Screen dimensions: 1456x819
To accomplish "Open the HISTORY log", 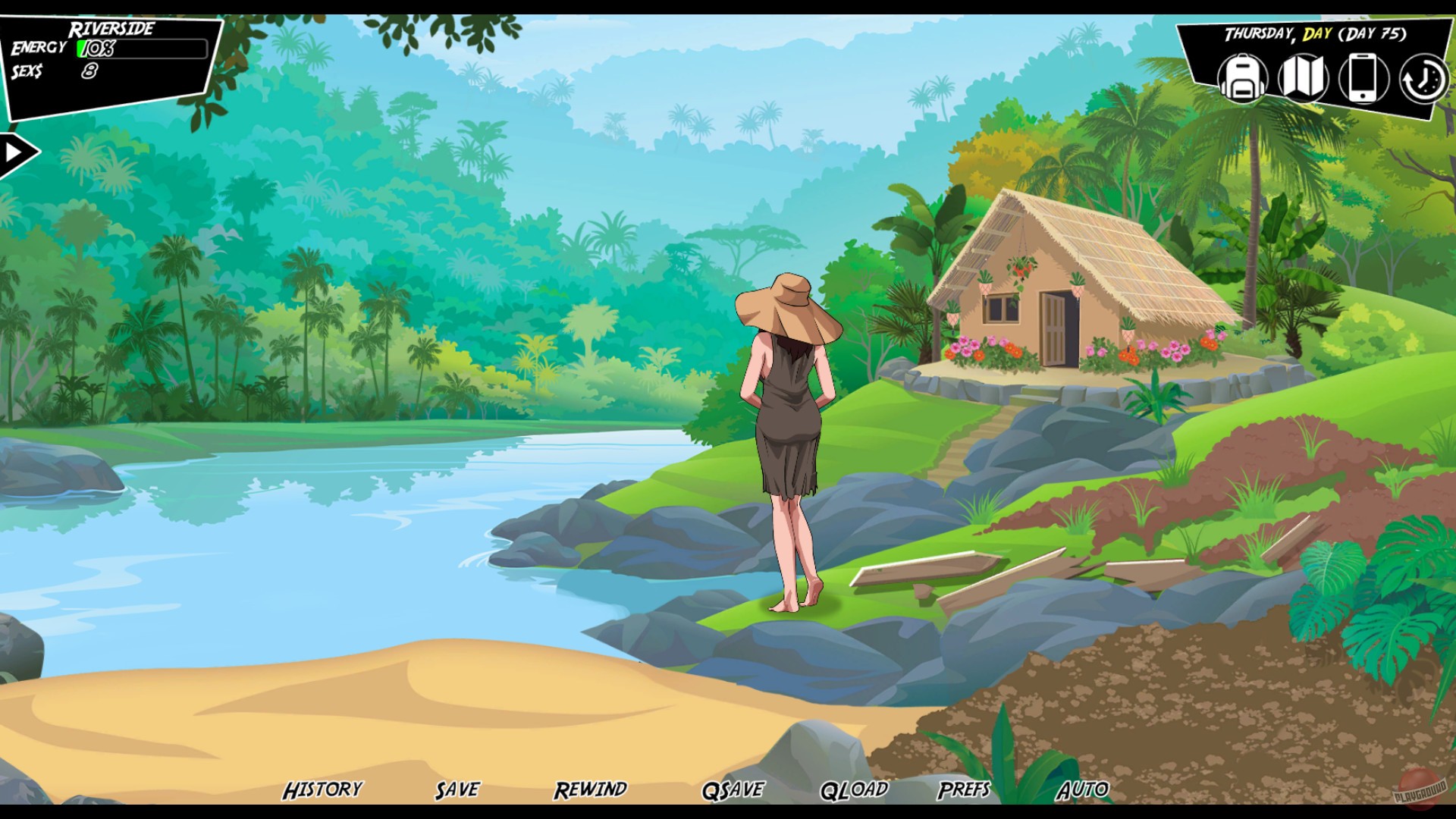I will click(322, 789).
